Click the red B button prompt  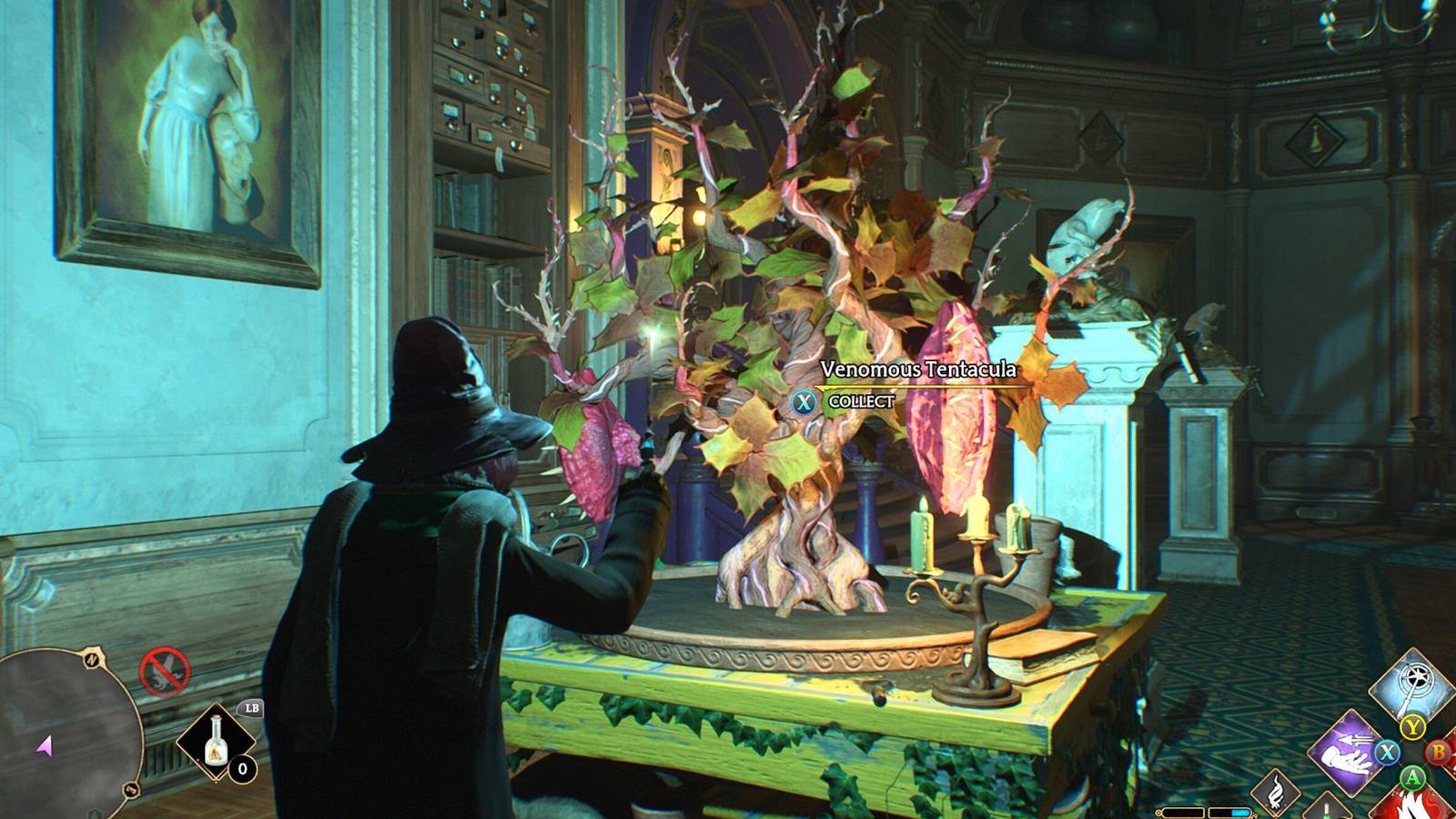(x=1439, y=753)
